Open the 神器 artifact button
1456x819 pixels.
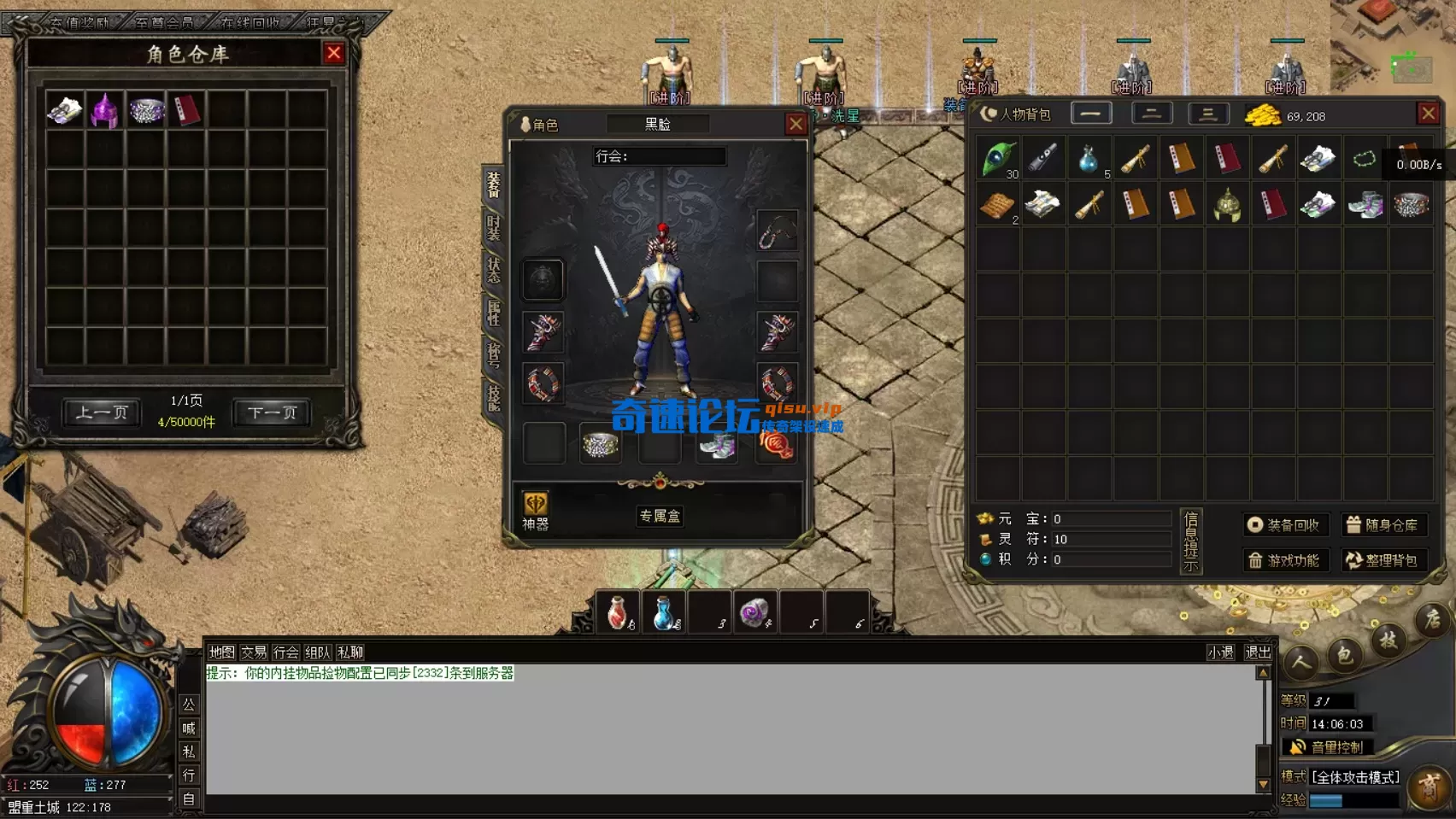pos(536,511)
